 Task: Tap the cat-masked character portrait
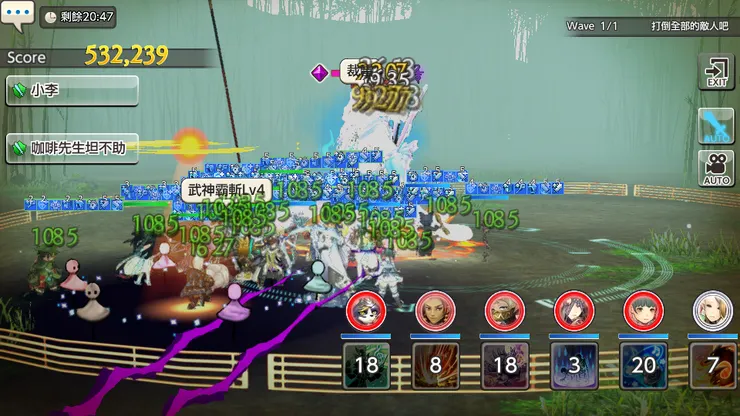366,312
